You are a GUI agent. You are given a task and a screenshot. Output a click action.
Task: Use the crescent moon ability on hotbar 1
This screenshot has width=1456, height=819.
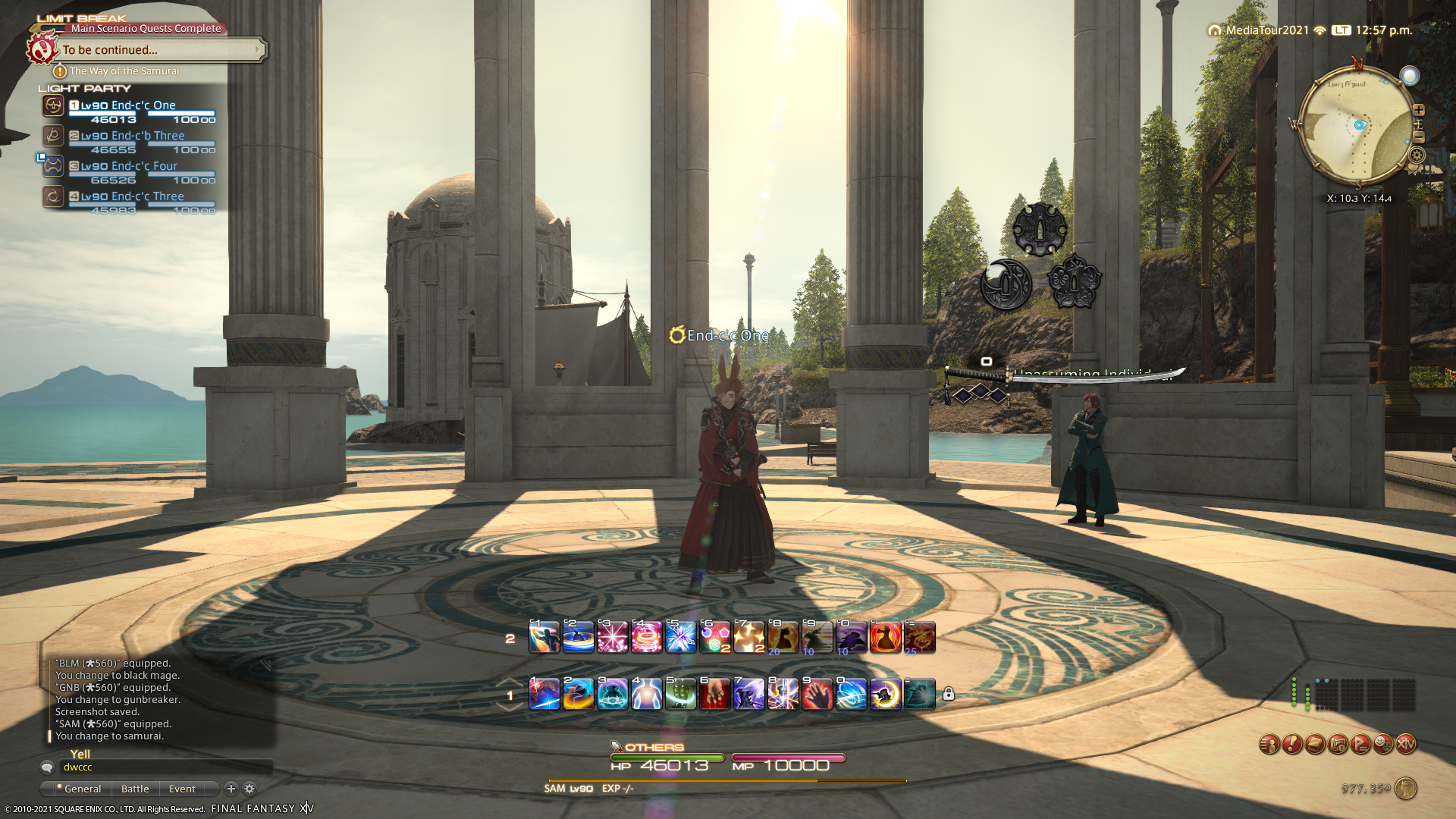point(885,694)
